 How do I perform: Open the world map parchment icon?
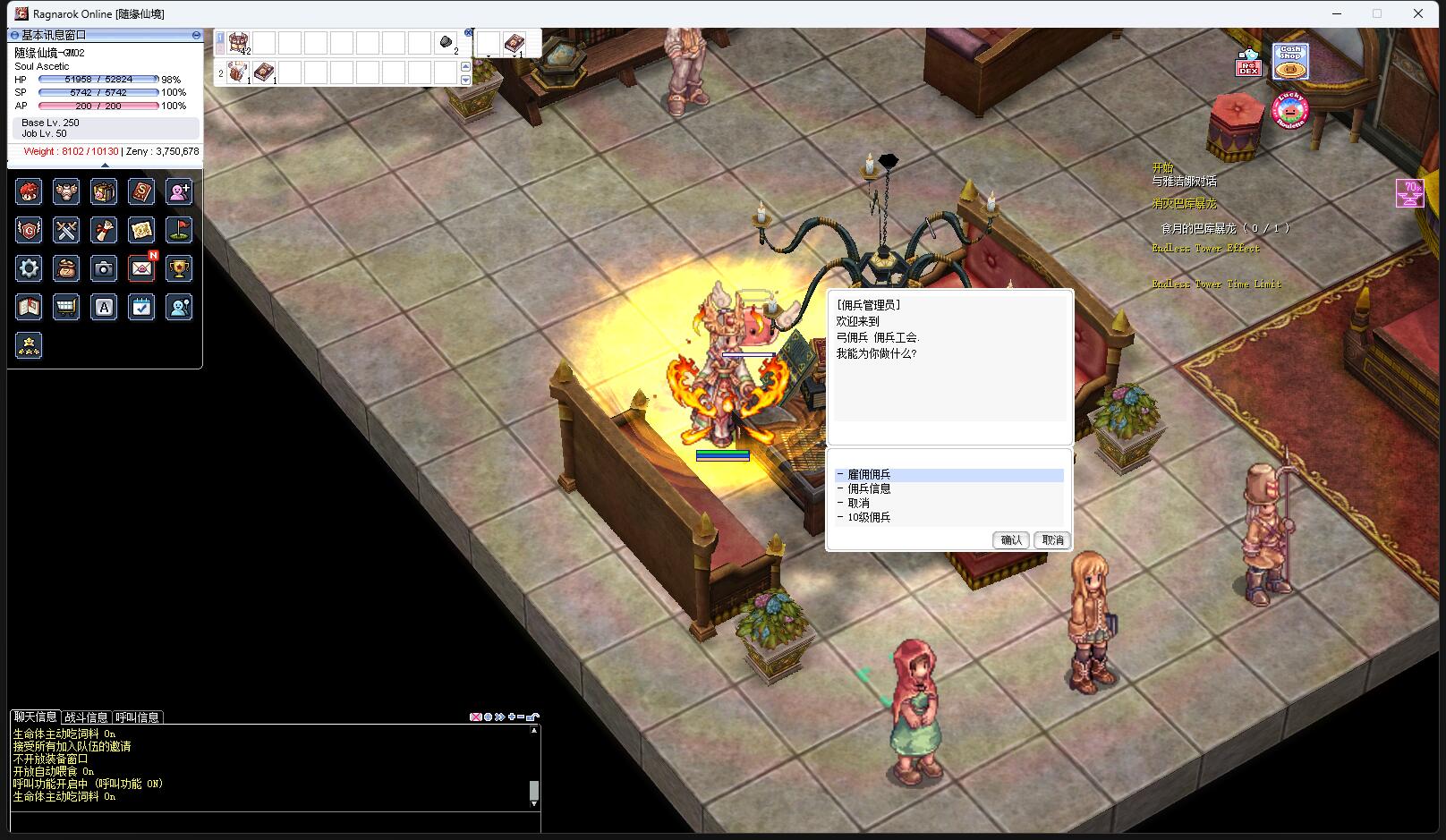pos(141,230)
